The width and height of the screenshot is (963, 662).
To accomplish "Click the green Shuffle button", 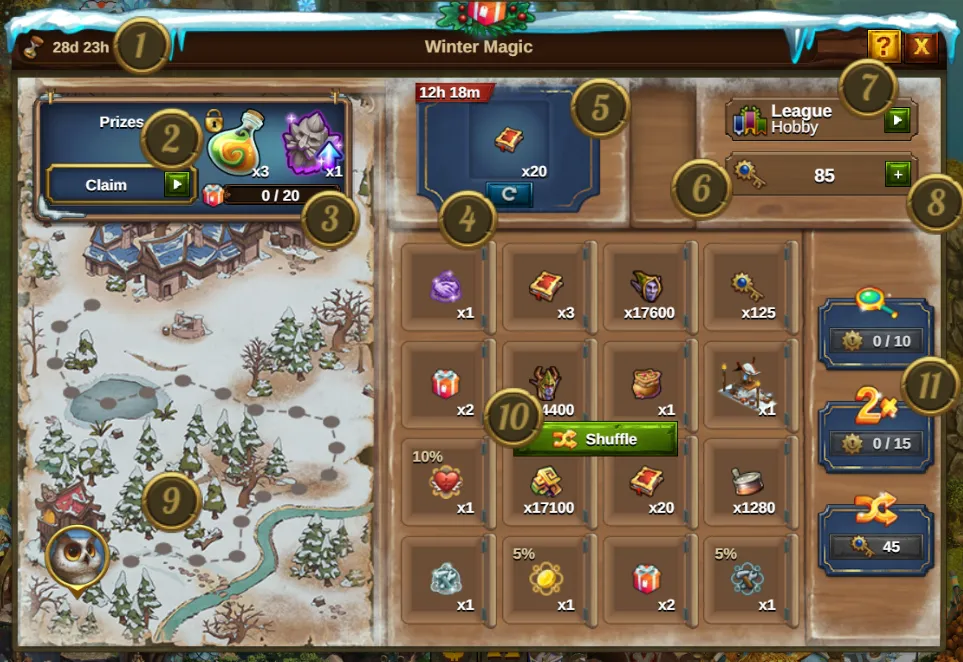I will [596, 439].
